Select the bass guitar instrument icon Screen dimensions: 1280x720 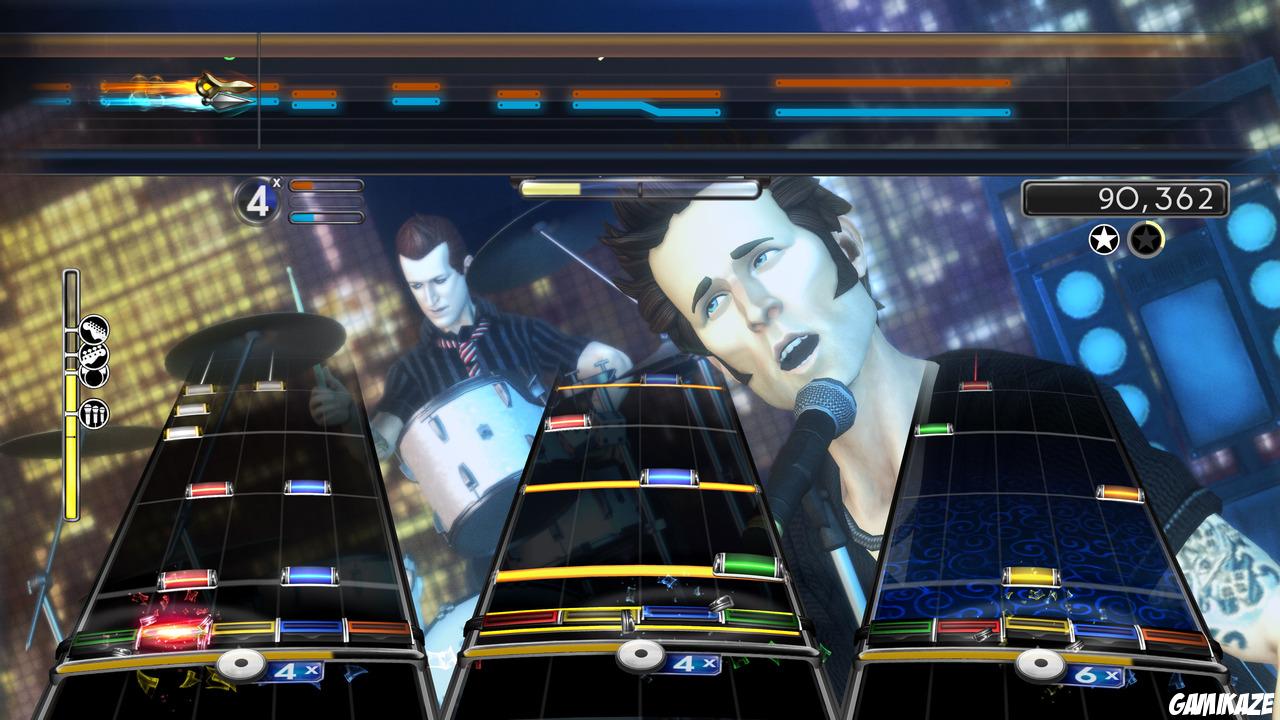tap(96, 353)
